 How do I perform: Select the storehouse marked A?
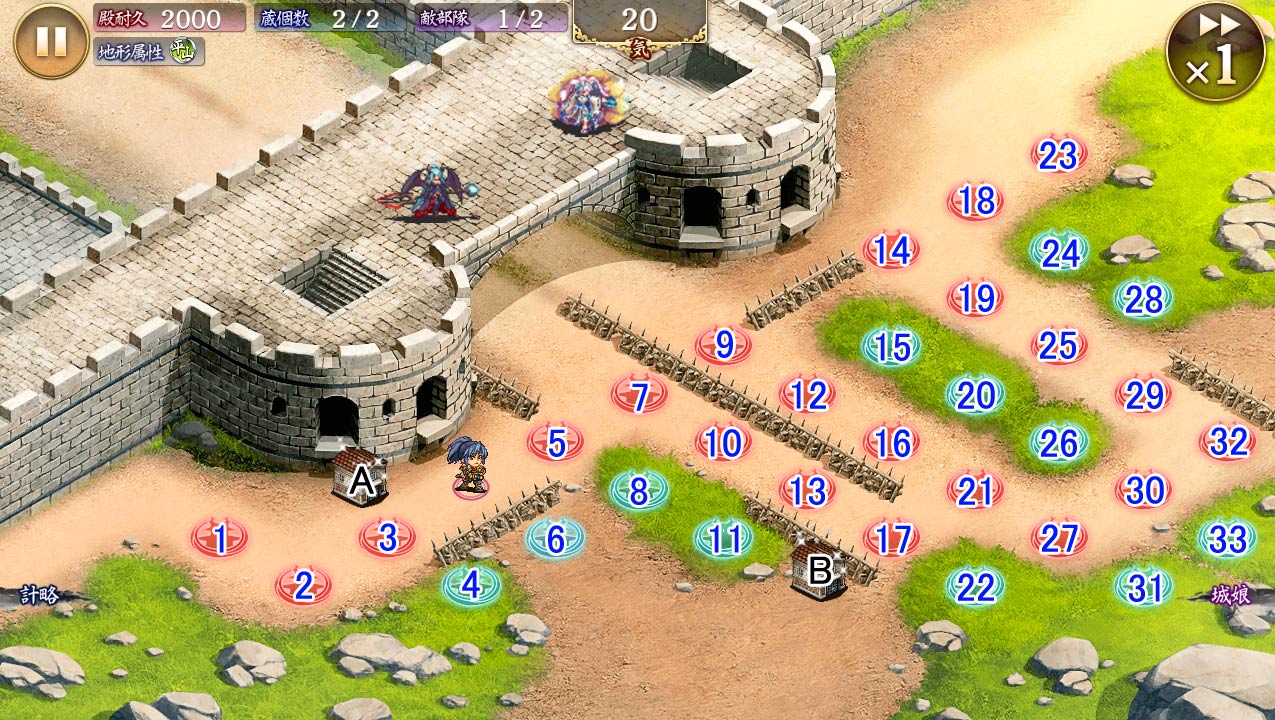pos(361,478)
